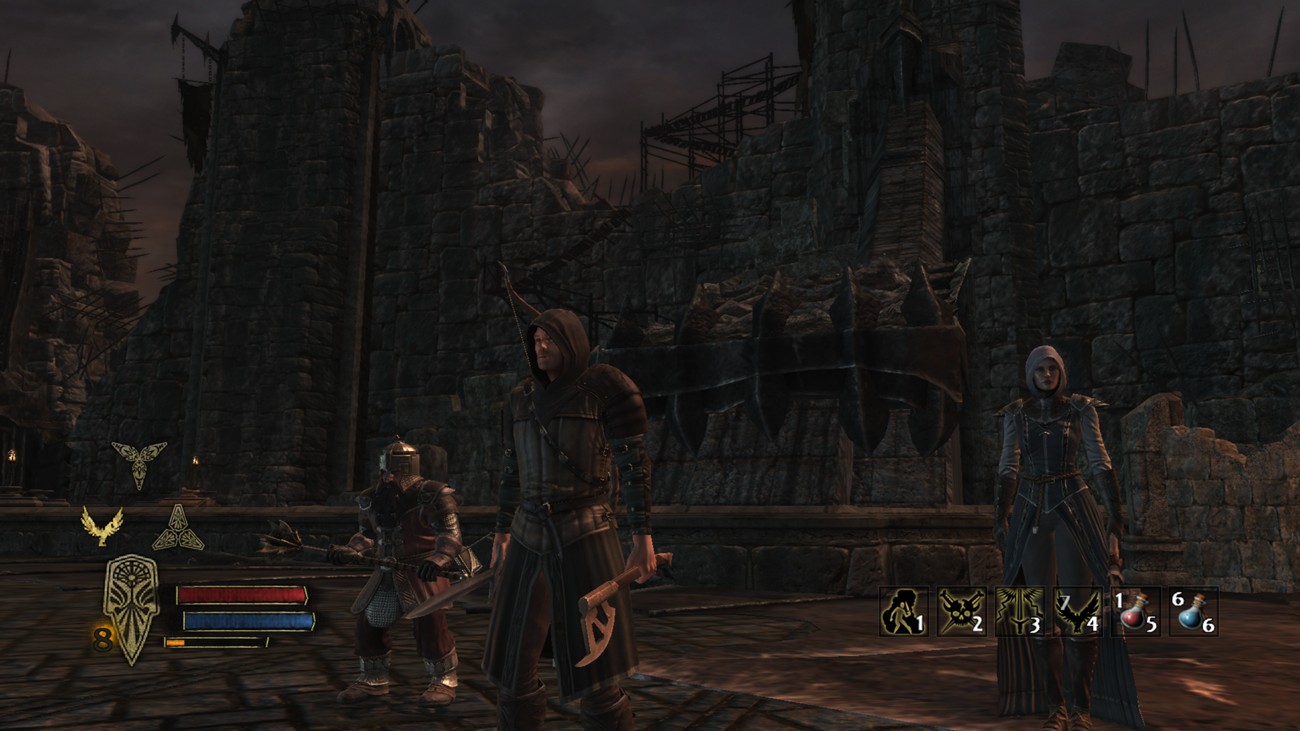Drink the red health potion
The image size is (1300, 731).
tap(1135, 611)
